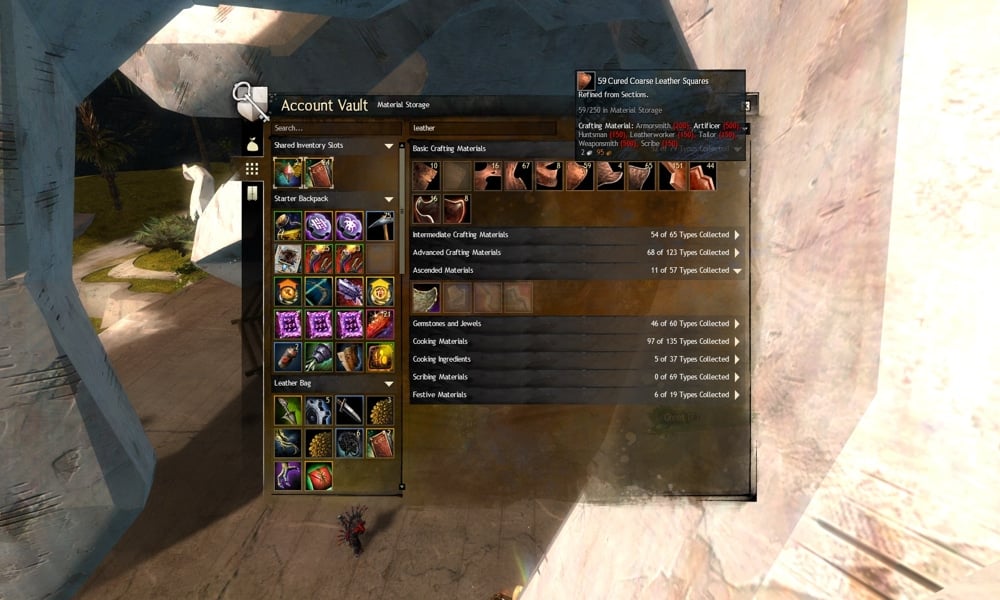
Task: Collapse the Shared Inventory Slots section
Action: (389, 146)
